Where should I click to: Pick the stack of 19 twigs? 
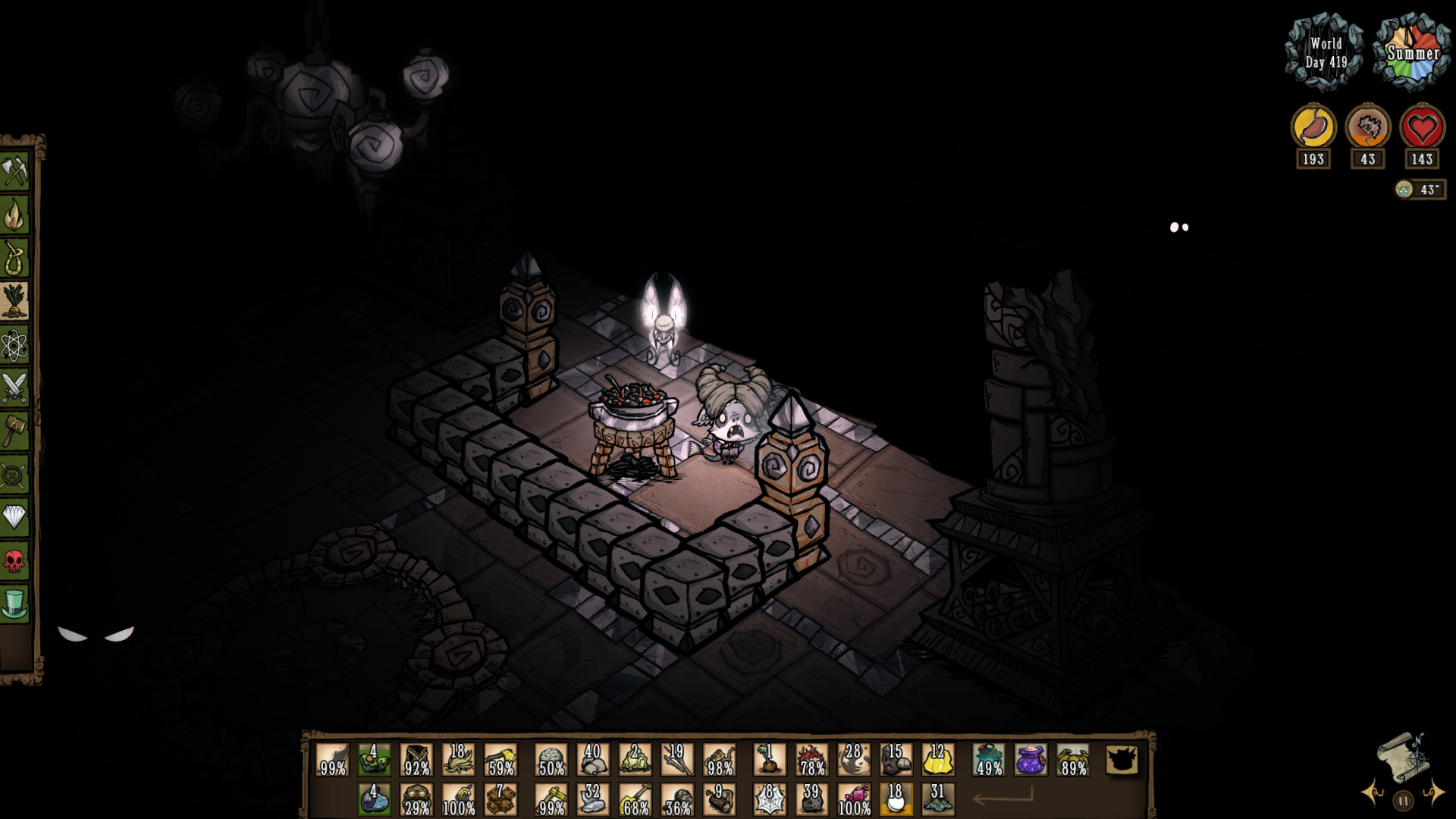pos(676,760)
